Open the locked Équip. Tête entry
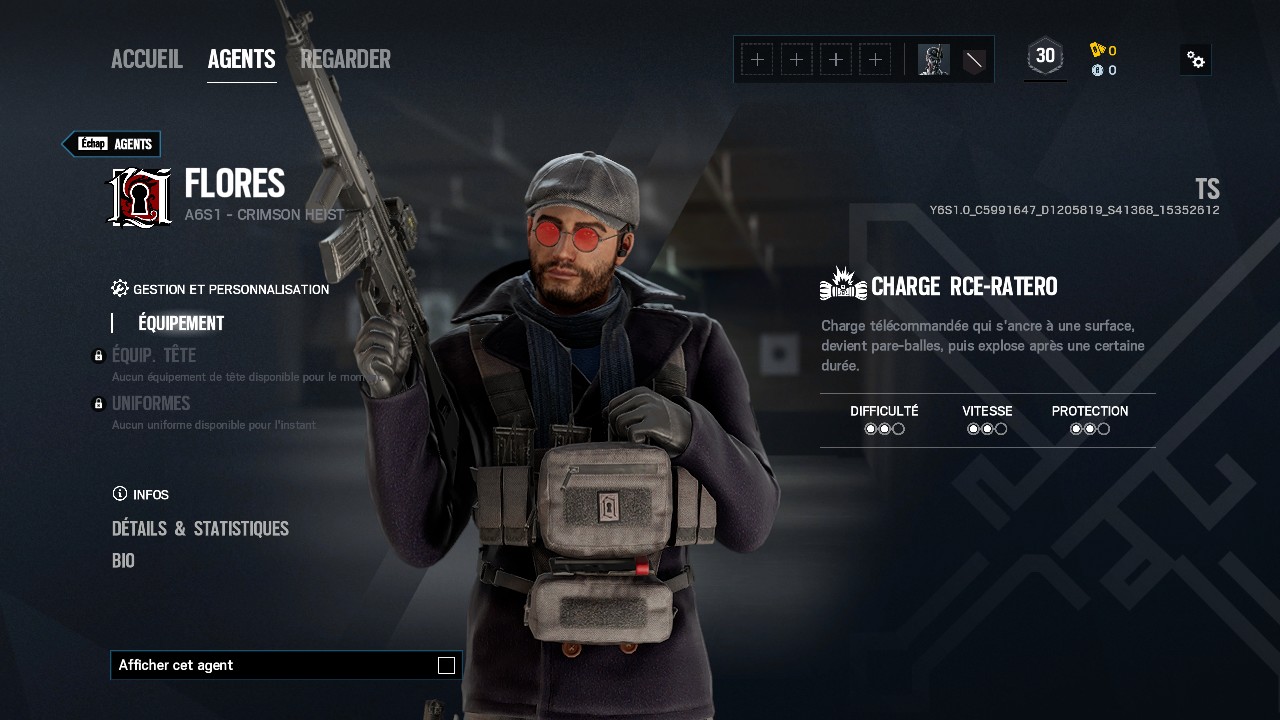The width and height of the screenshot is (1280, 720). [154, 356]
